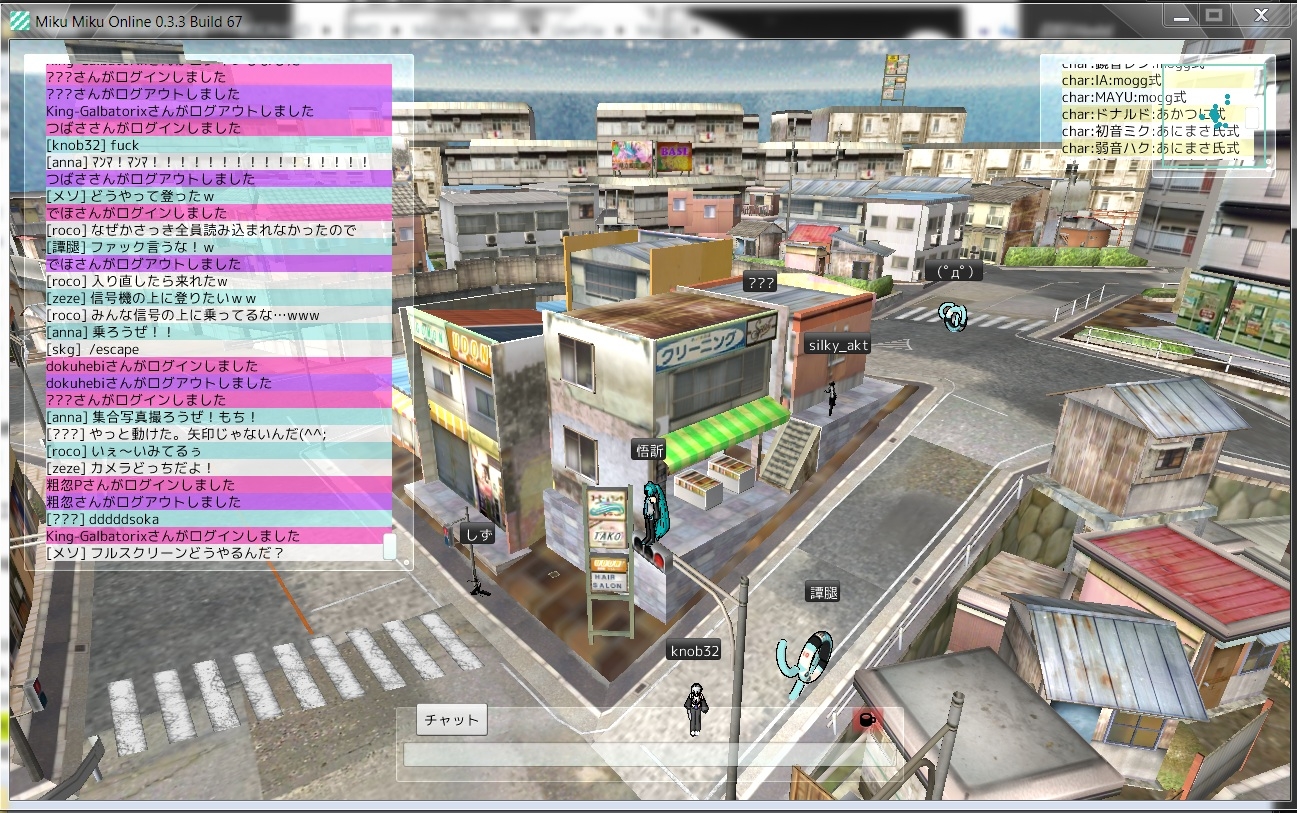Click the チャット chat button

(451, 720)
